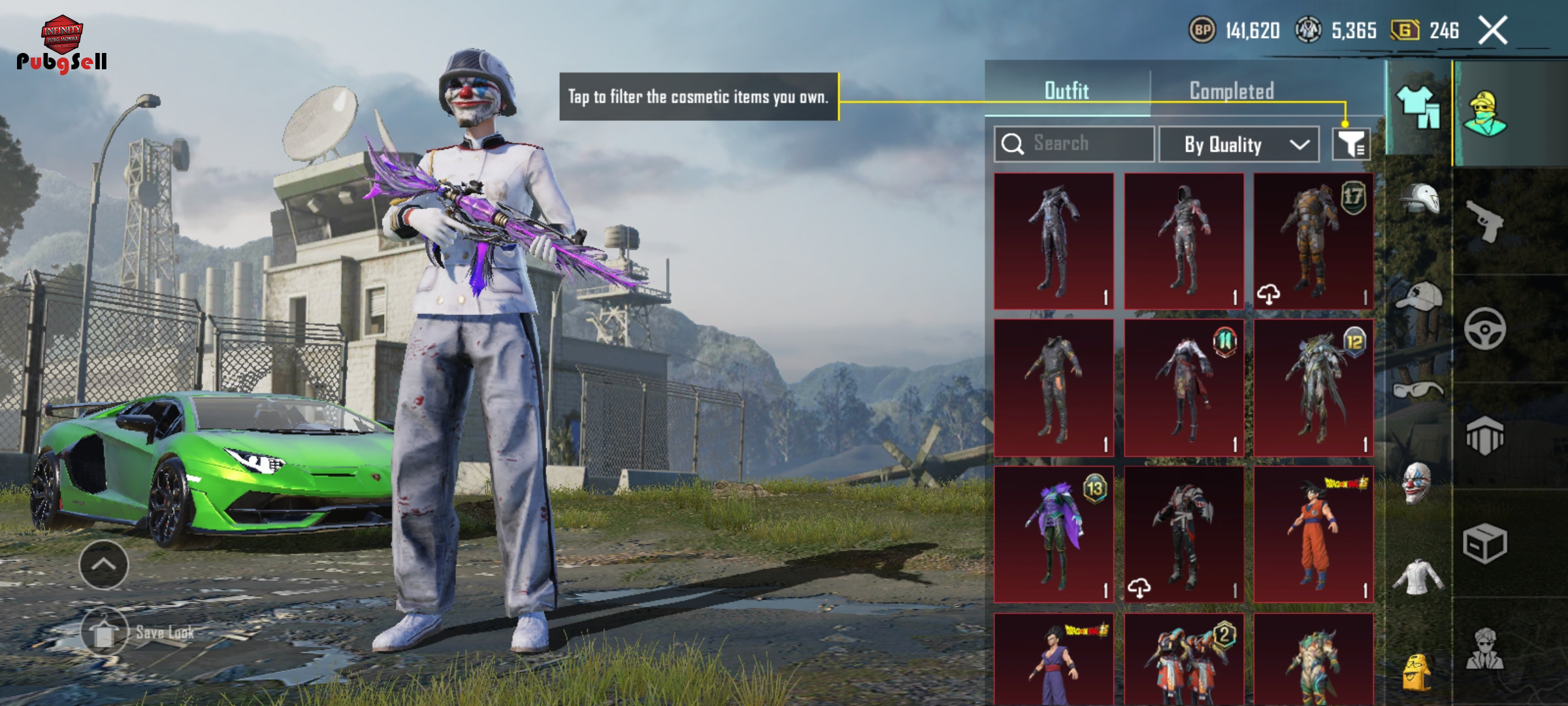Select the Outfit tab
Image resolution: width=1568 pixels, height=706 pixels.
(x=1066, y=91)
